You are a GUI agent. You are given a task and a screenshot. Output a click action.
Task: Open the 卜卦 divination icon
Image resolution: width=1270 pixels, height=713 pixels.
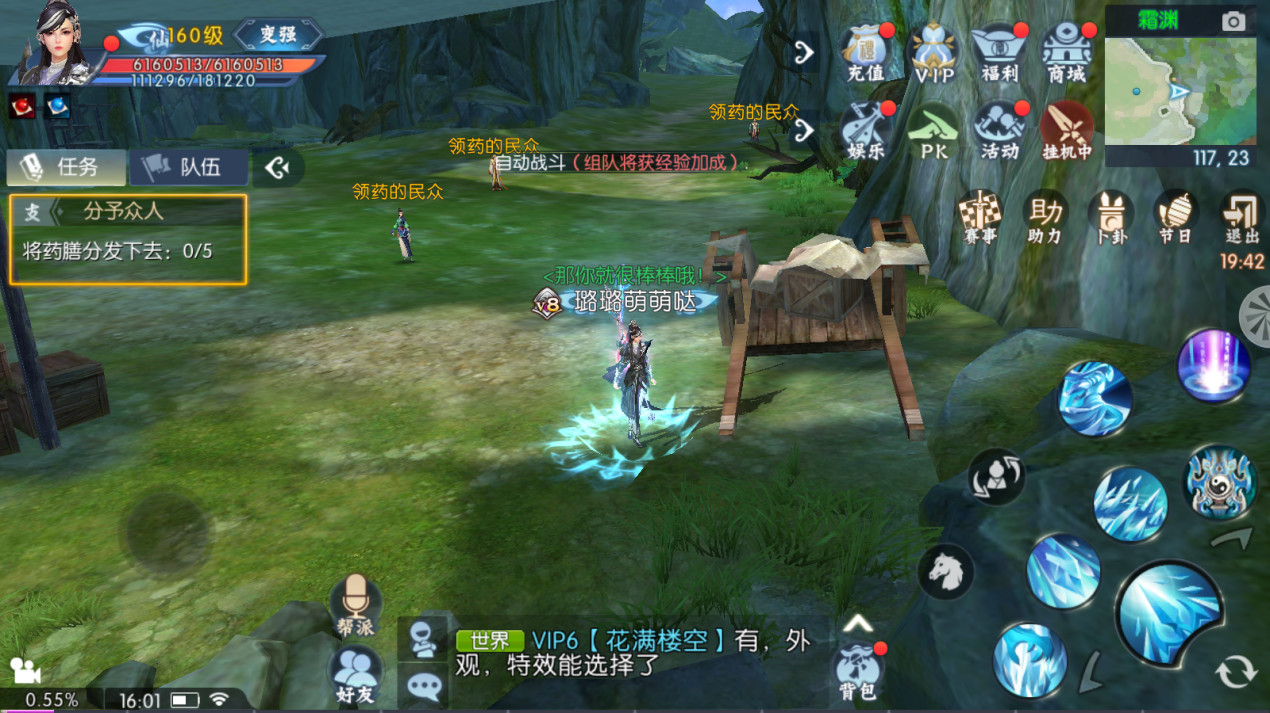[1110, 216]
